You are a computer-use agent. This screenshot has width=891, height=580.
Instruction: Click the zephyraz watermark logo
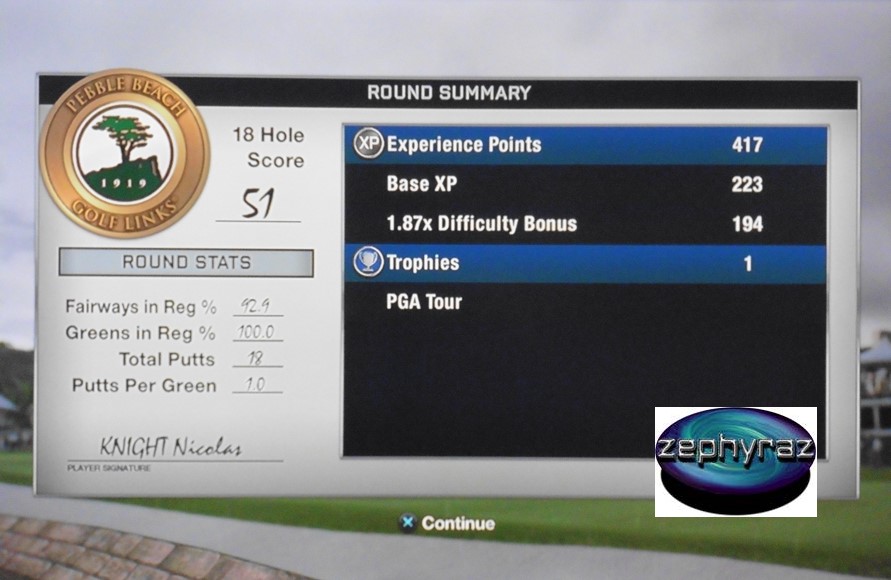click(x=735, y=461)
